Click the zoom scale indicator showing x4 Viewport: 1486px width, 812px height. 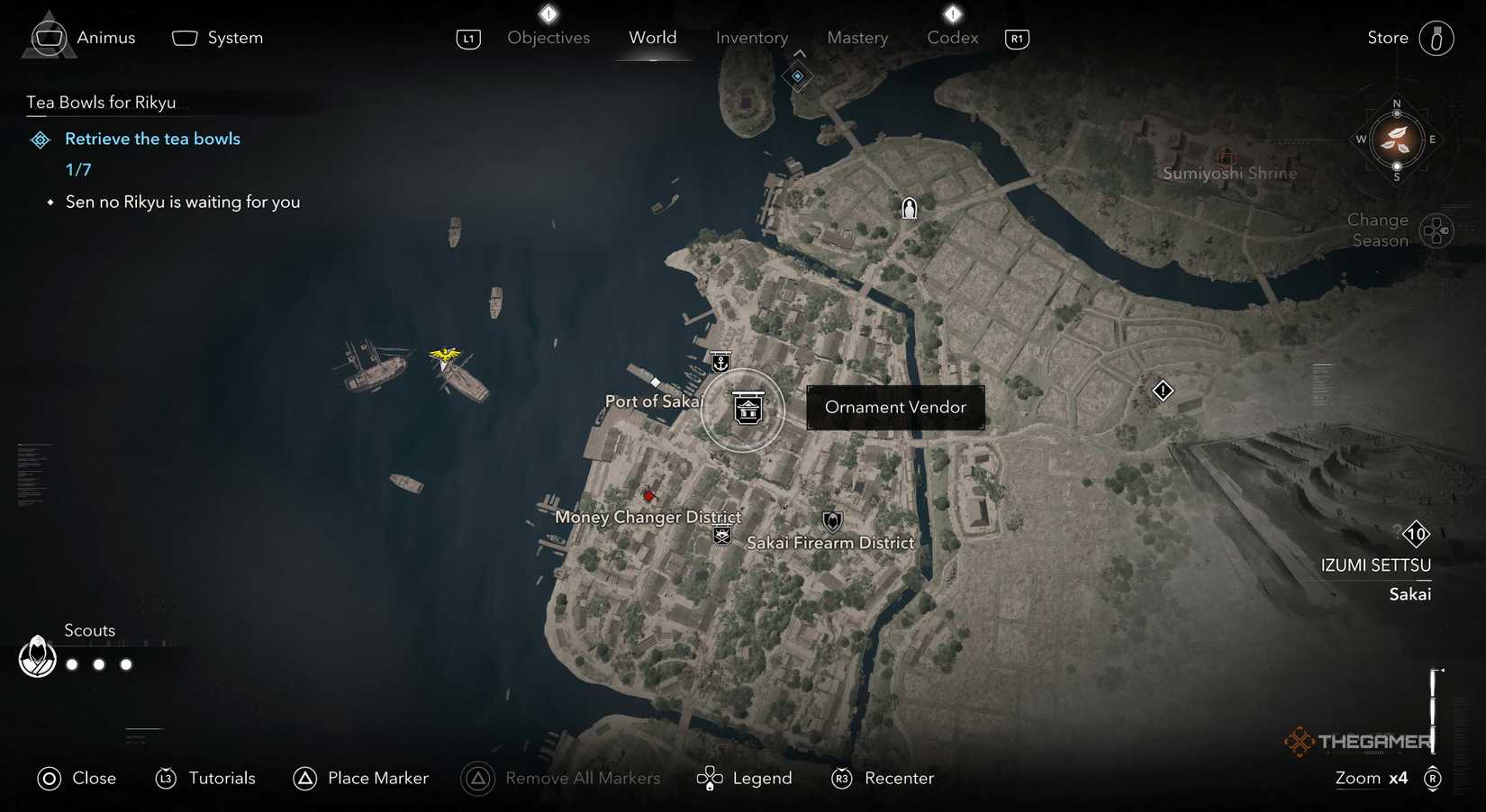pos(1371,778)
